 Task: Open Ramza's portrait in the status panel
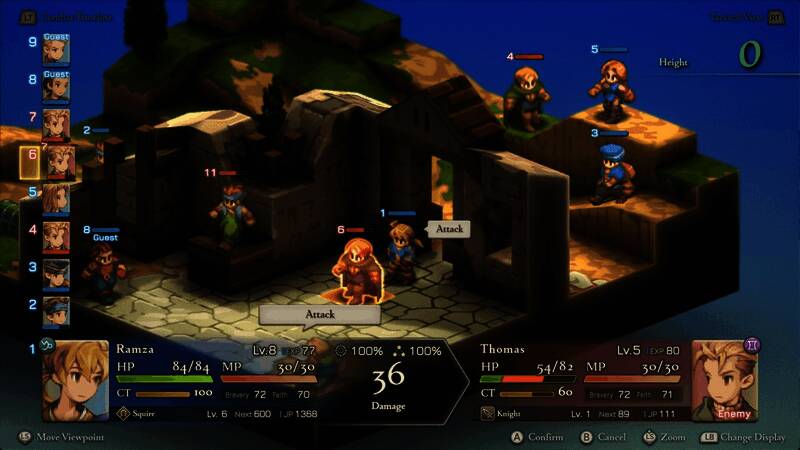(x=75, y=381)
